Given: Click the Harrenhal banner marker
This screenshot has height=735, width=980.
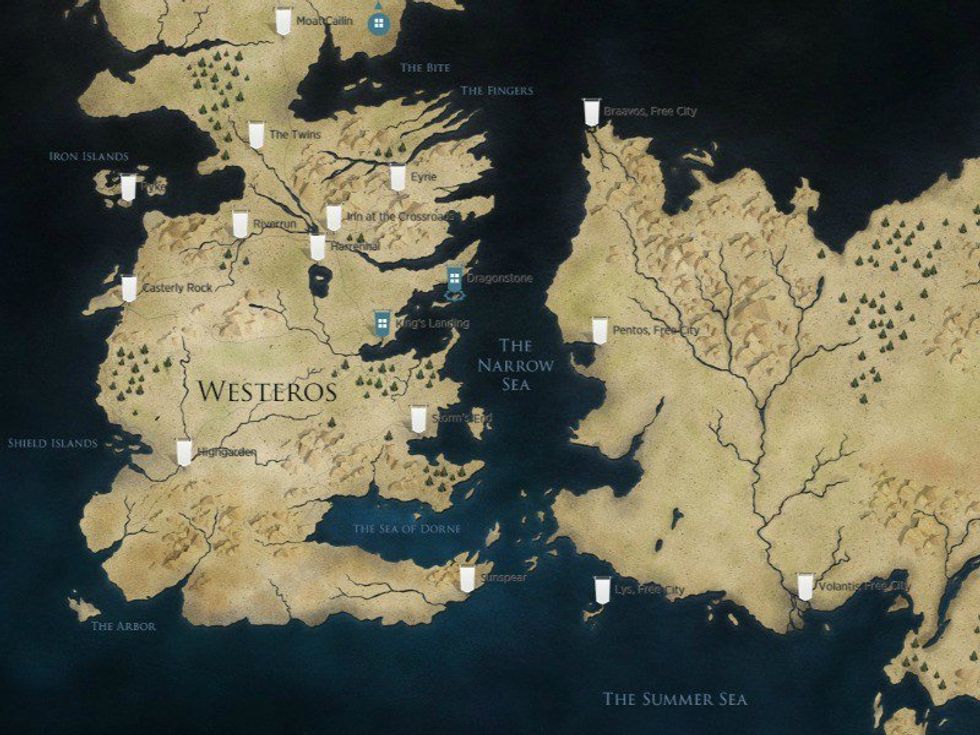Looking at the screenshot, I should (317, 246).
